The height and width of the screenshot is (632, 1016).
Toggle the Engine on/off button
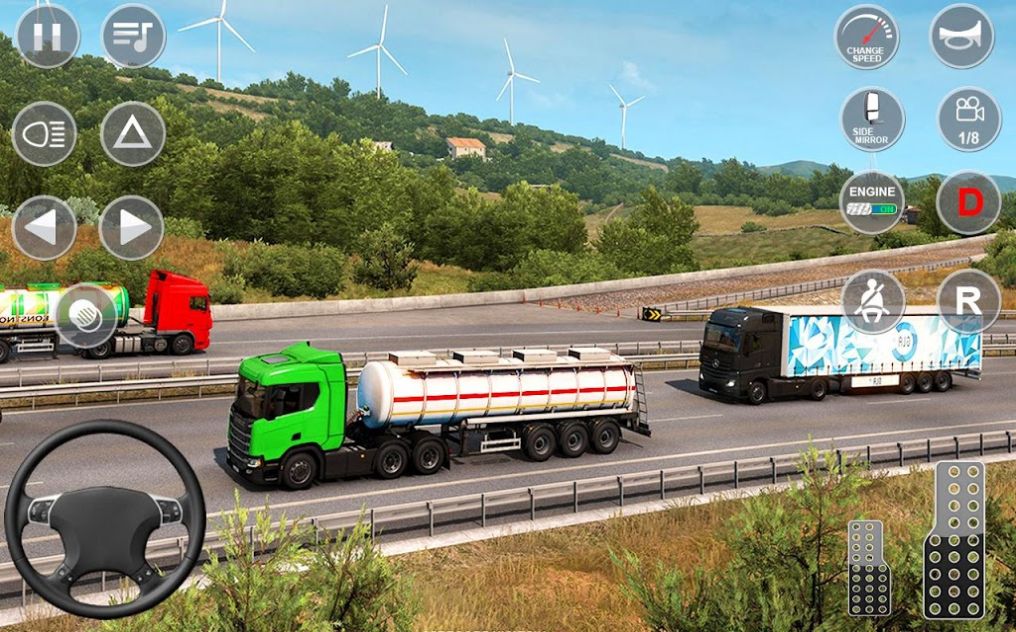[872, 202]
